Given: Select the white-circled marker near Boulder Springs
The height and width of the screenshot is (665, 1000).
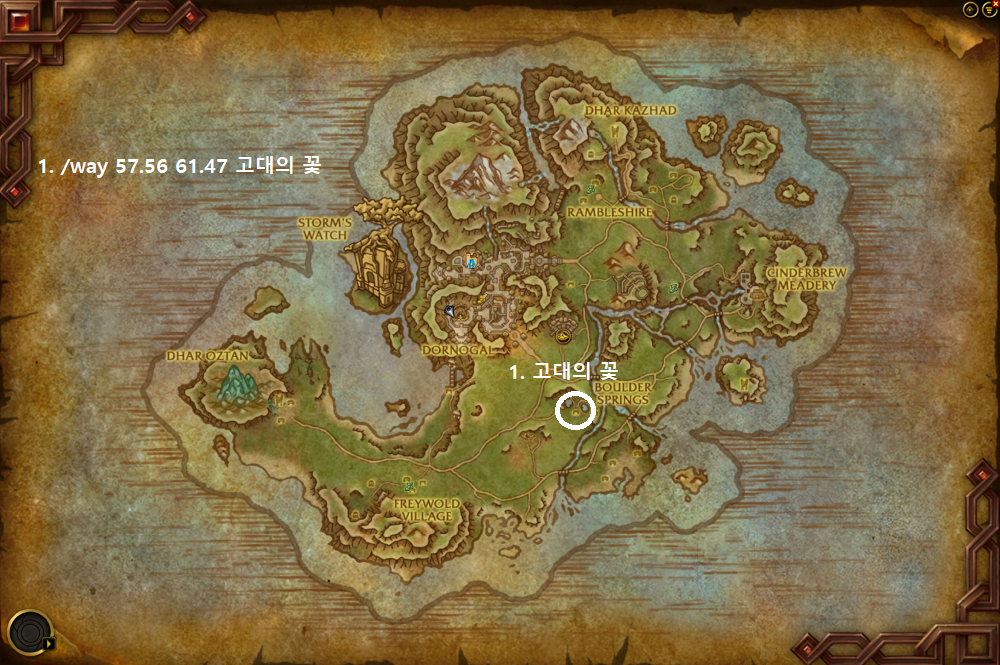Looking at the screenshot, I should click(575, 410).
